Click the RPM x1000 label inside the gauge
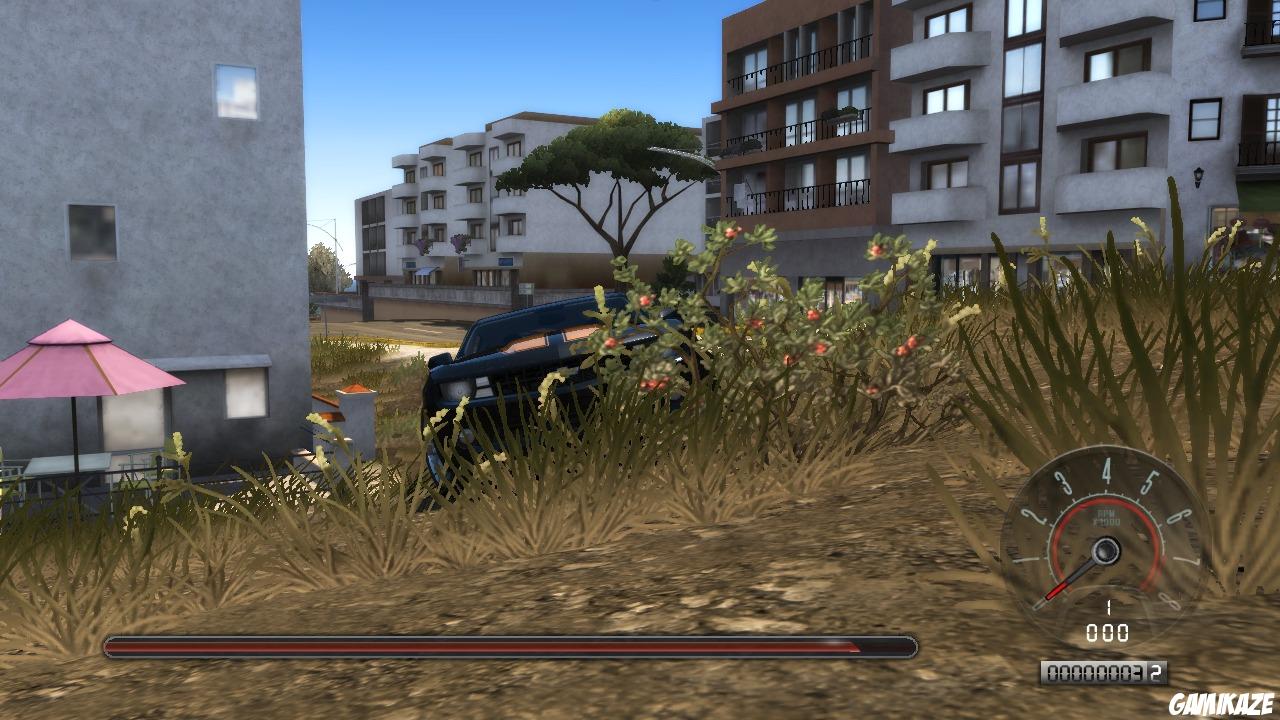Image resolution: width=1280 pixels, height=720 pixels. (1107, 516)
